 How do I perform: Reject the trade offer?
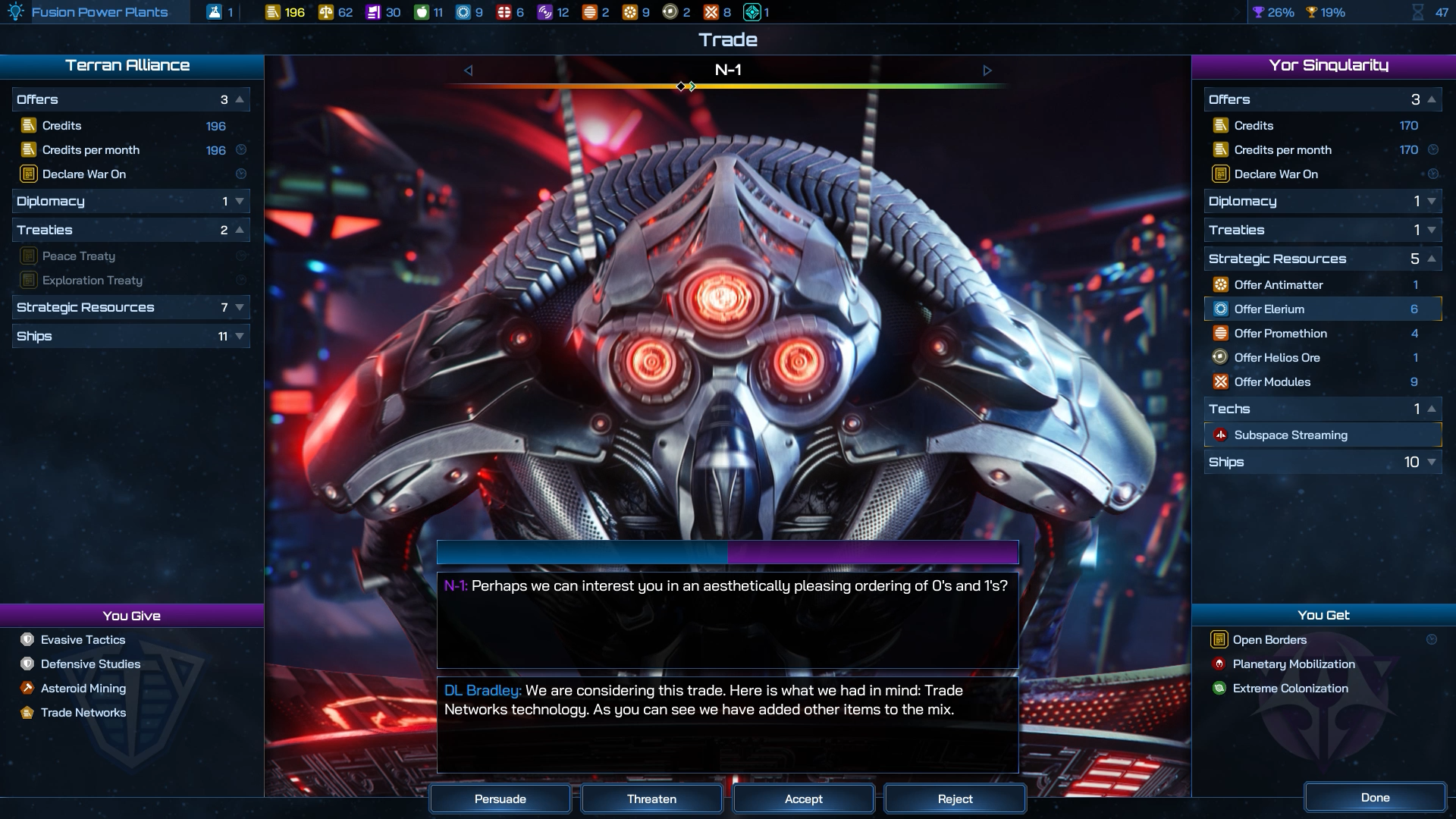click(x=955, y=799)
